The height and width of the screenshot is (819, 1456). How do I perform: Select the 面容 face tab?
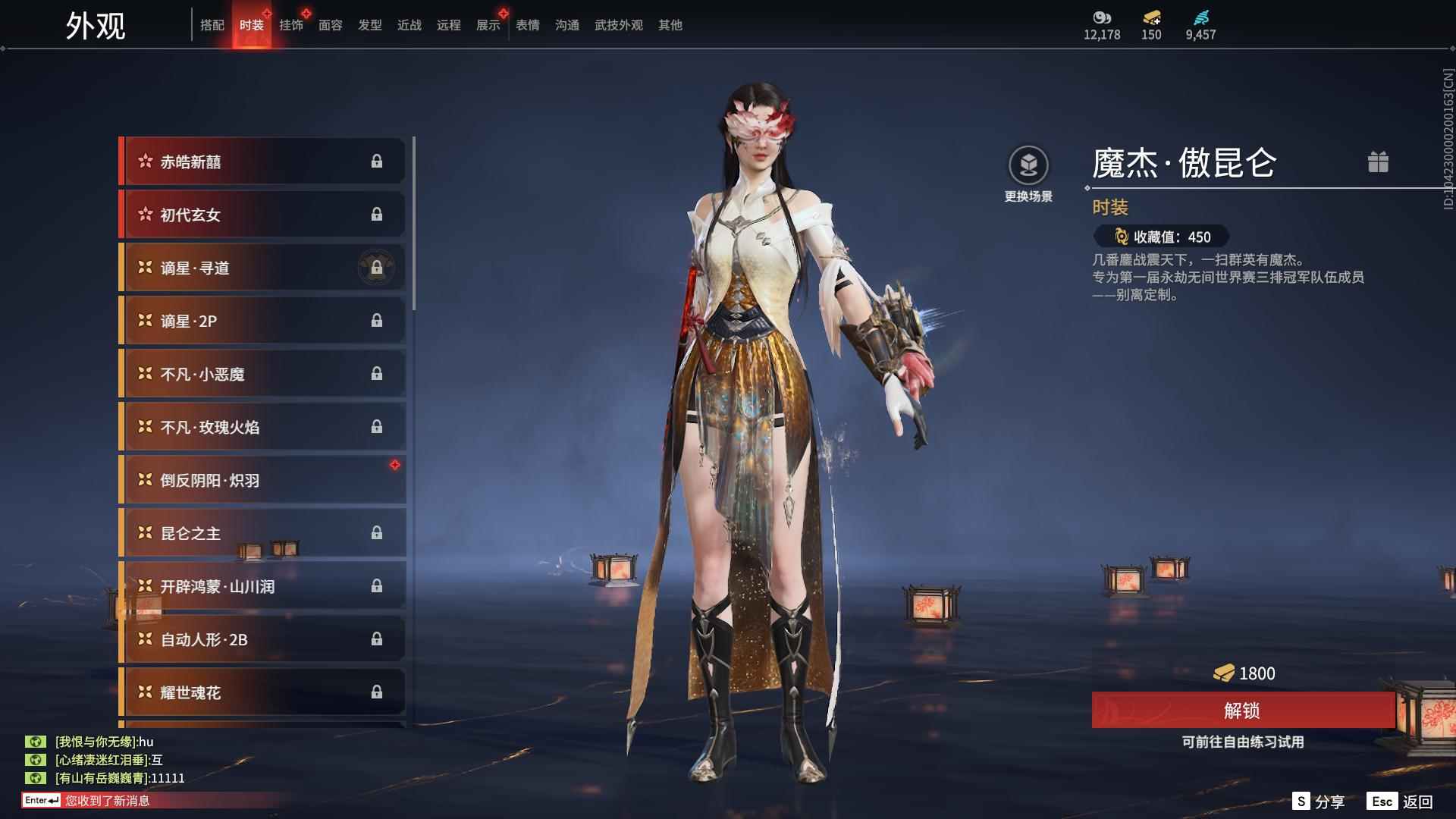[330, 25]
